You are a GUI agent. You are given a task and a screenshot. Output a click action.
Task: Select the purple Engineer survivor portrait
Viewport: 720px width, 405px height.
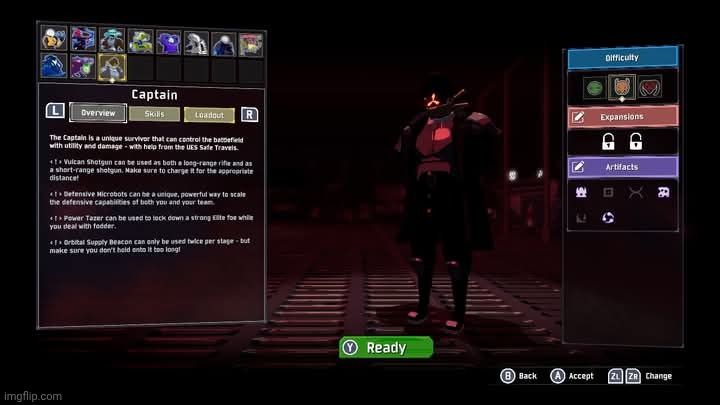167,40
